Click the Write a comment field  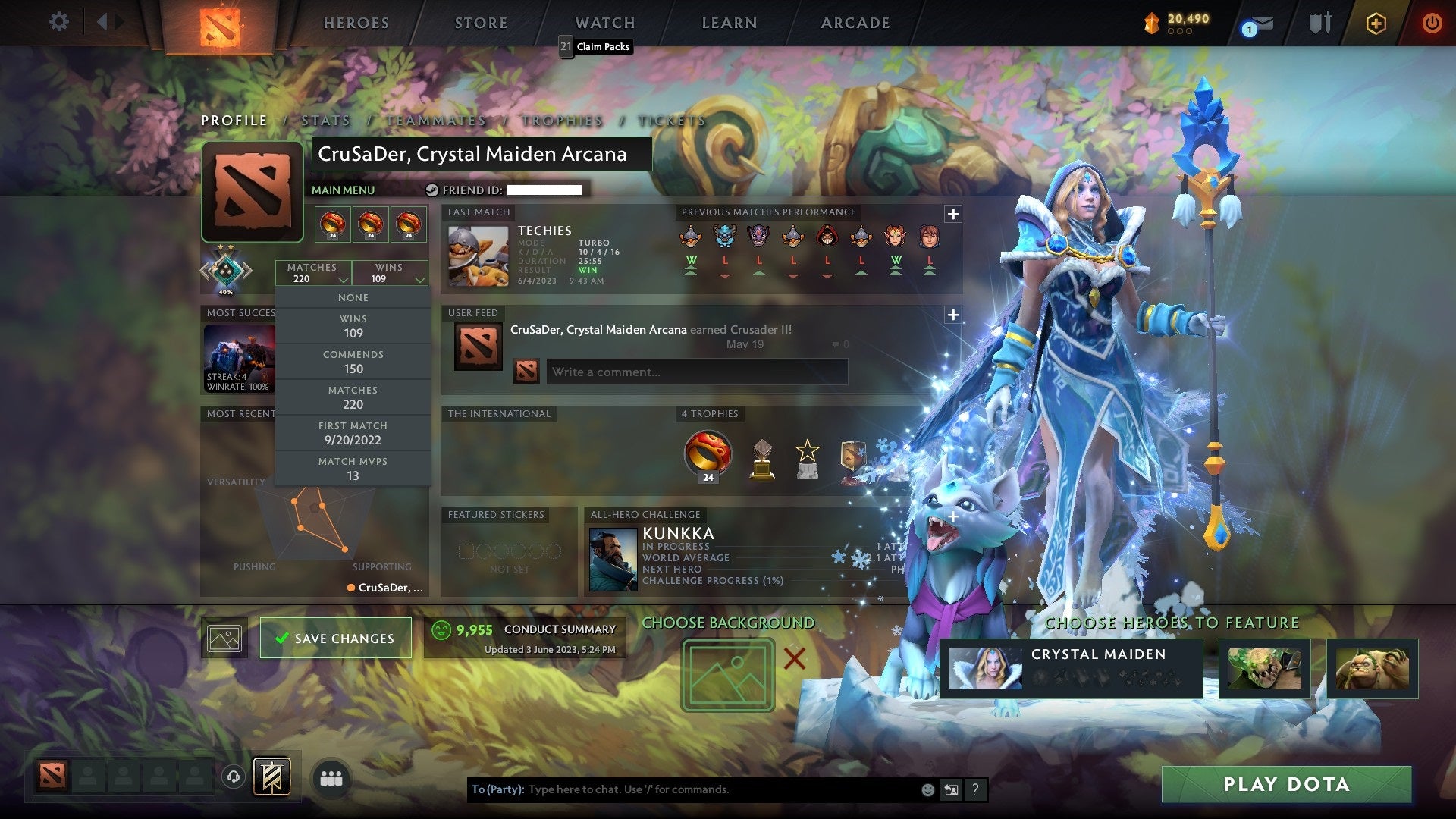(x=698, y=372)
